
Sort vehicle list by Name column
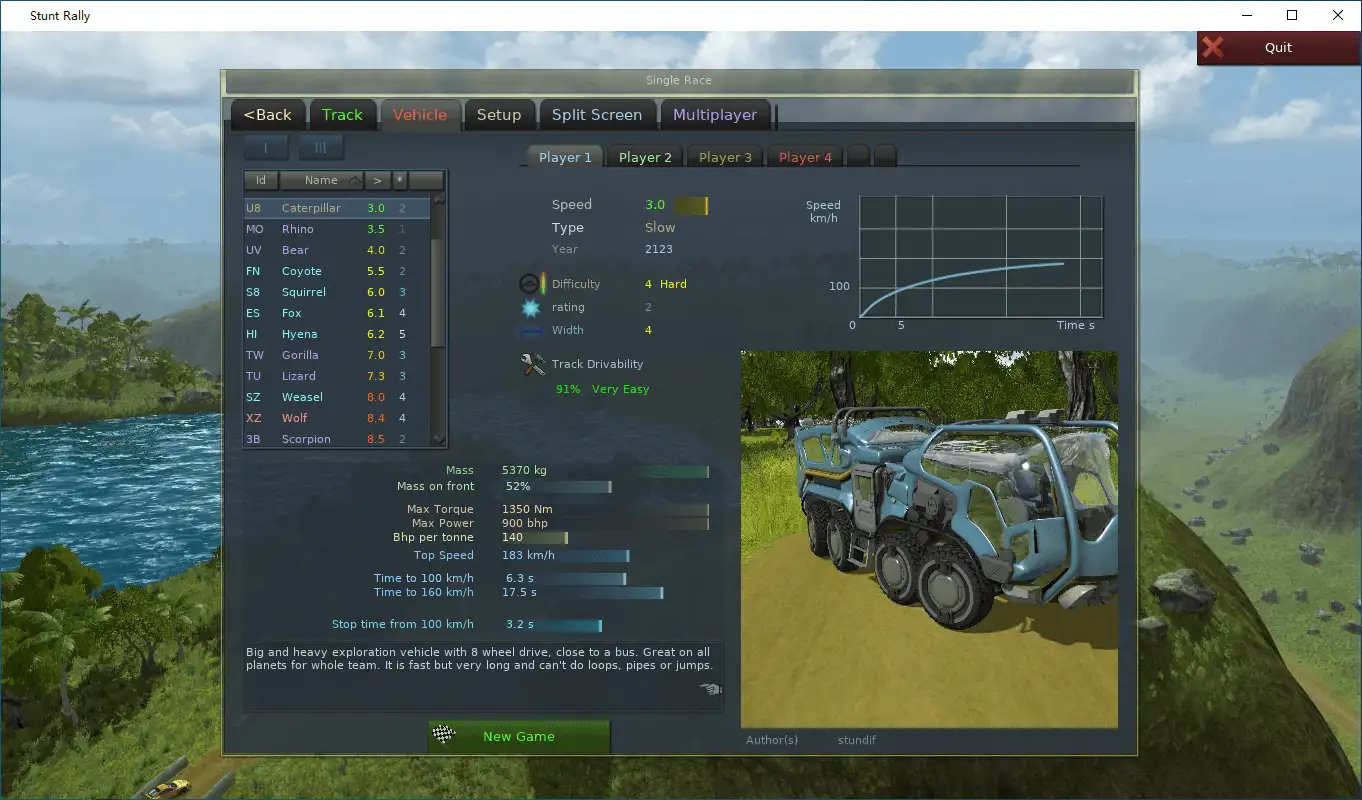point(321,181)
